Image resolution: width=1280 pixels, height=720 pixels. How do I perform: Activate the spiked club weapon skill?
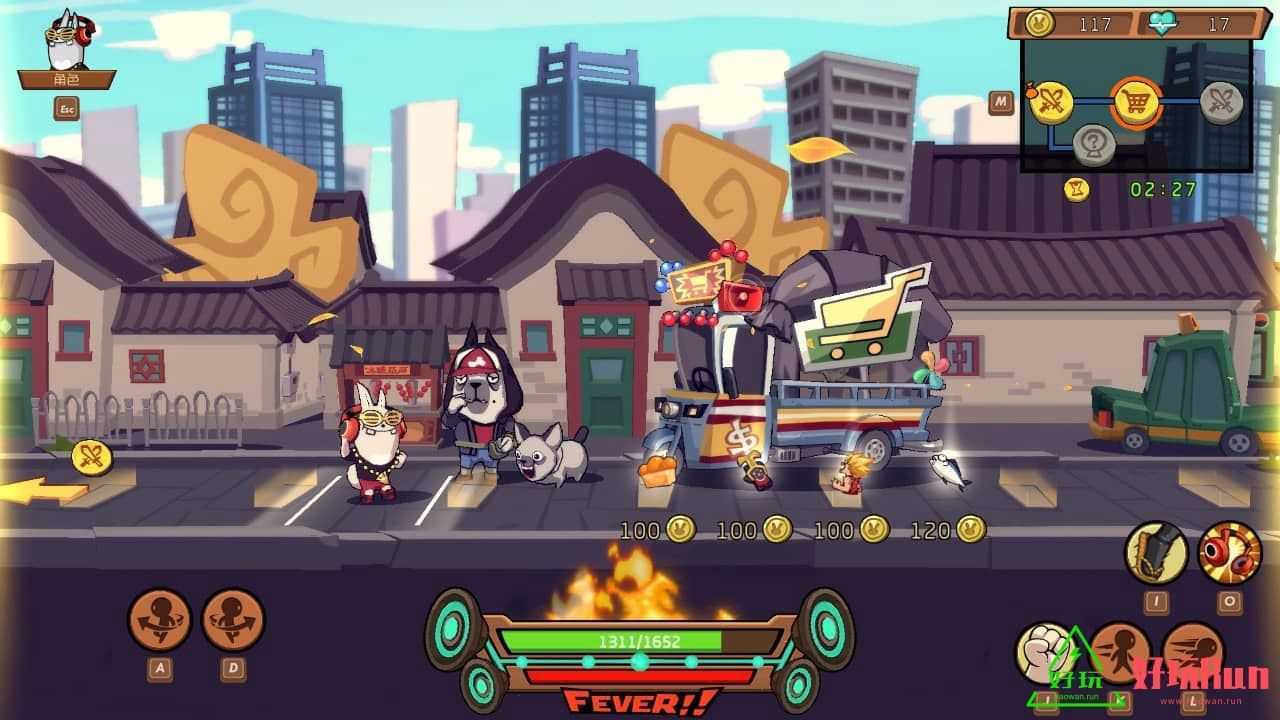point(1156,552)
